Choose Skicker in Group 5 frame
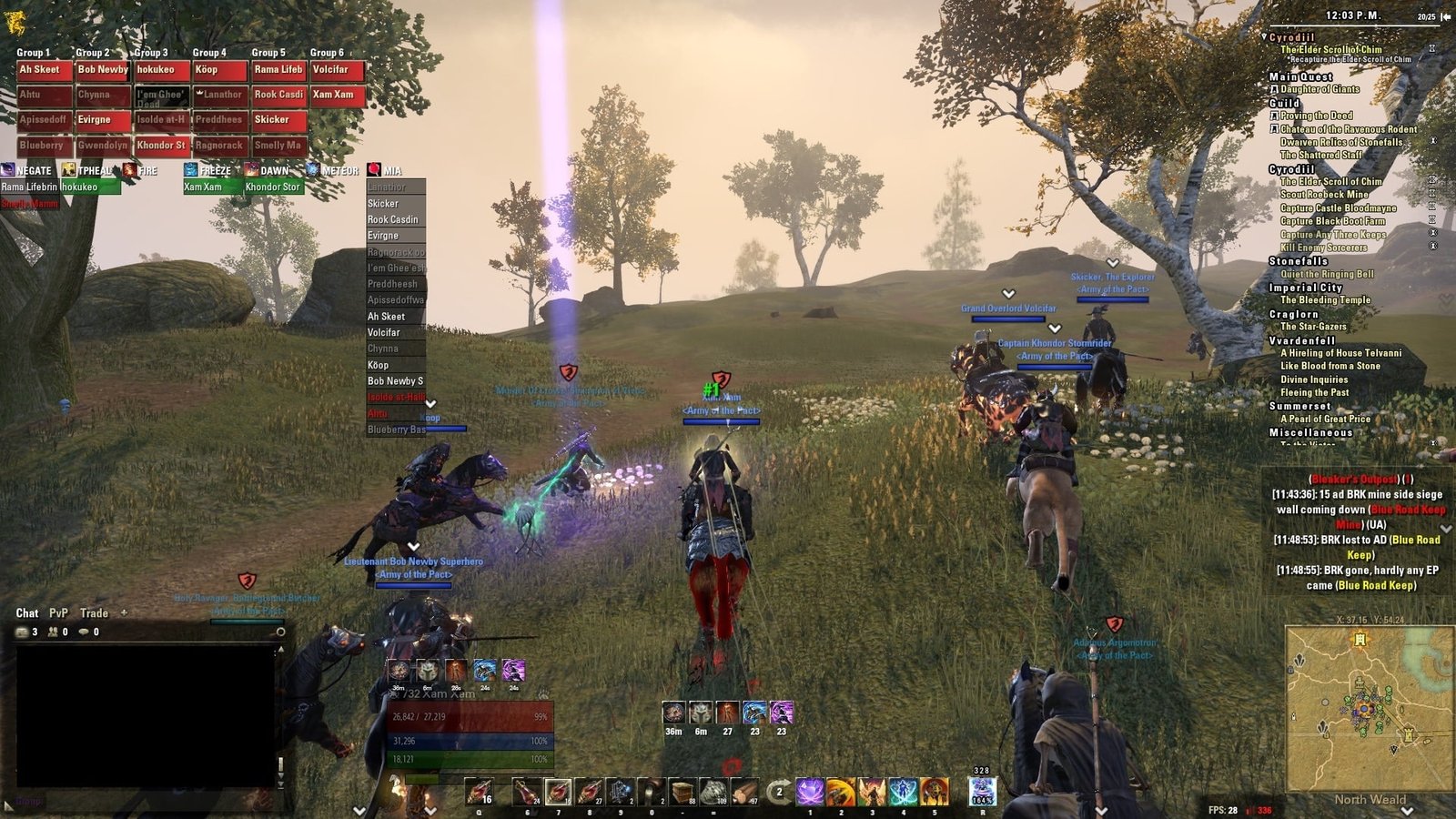1456x819 pixels. (278, 120)
